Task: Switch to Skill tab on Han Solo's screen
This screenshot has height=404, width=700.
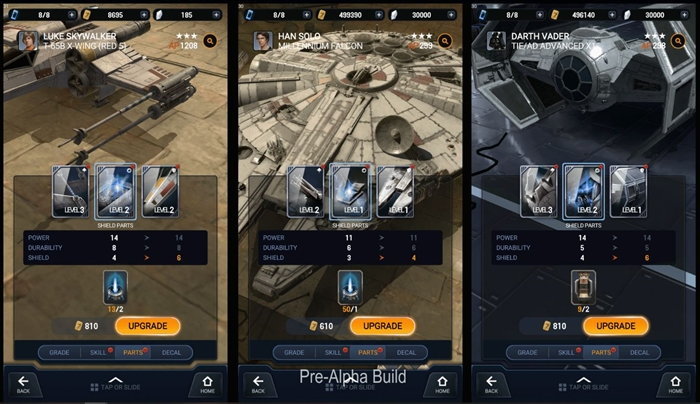Action: click(x=333, y=352)
